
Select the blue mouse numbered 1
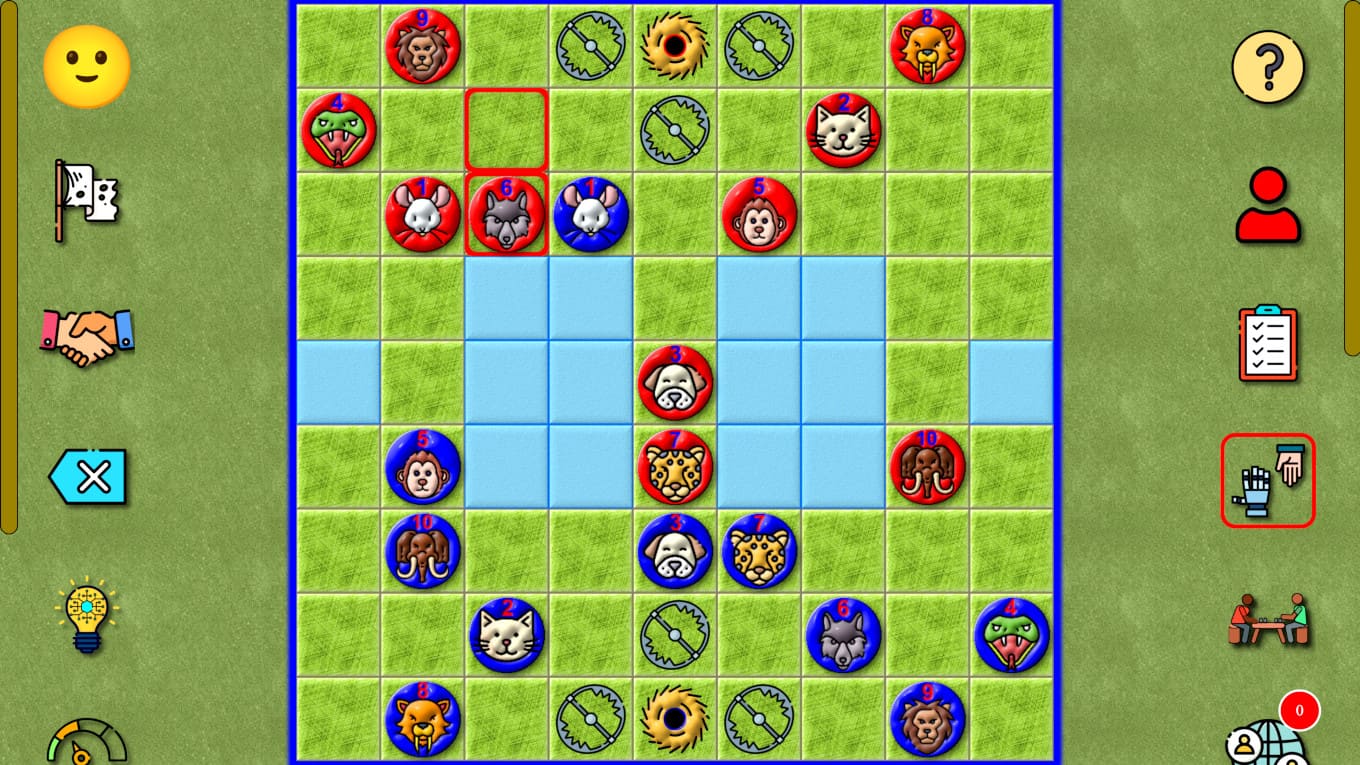590,214
